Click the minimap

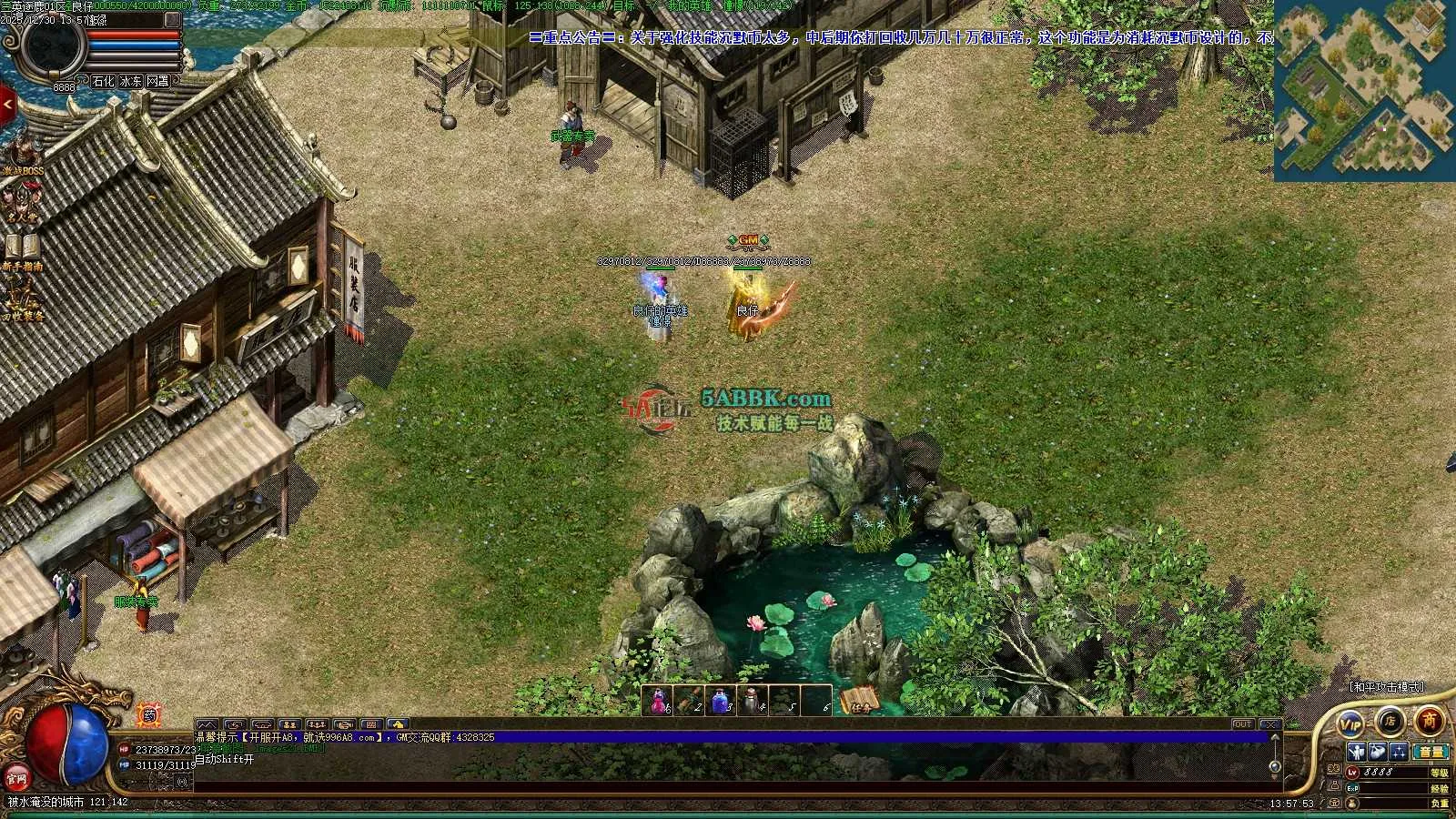(x=1364, y=90)
